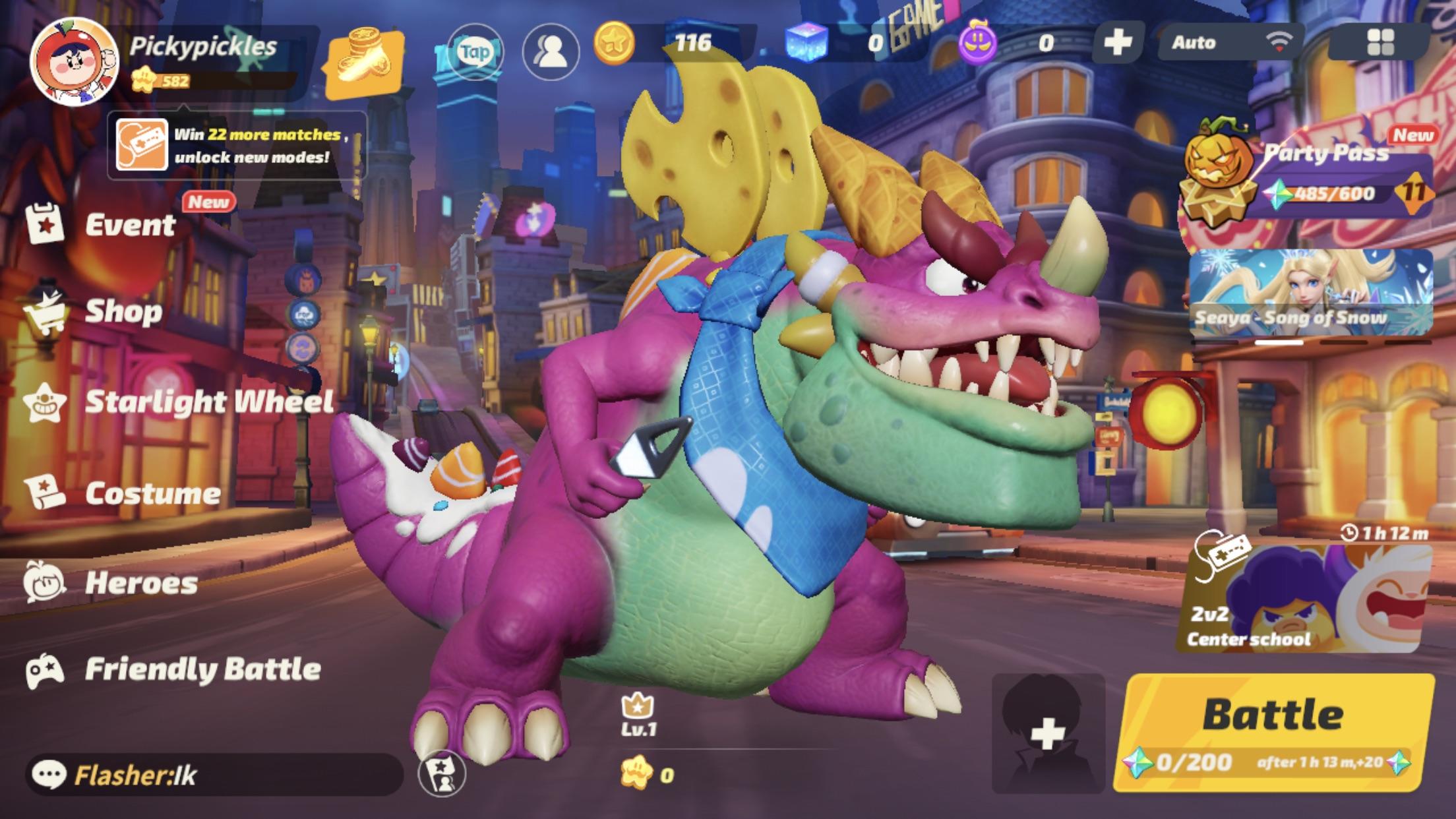
Task: Add currency with the plus button
Action: coord(1117,43)
